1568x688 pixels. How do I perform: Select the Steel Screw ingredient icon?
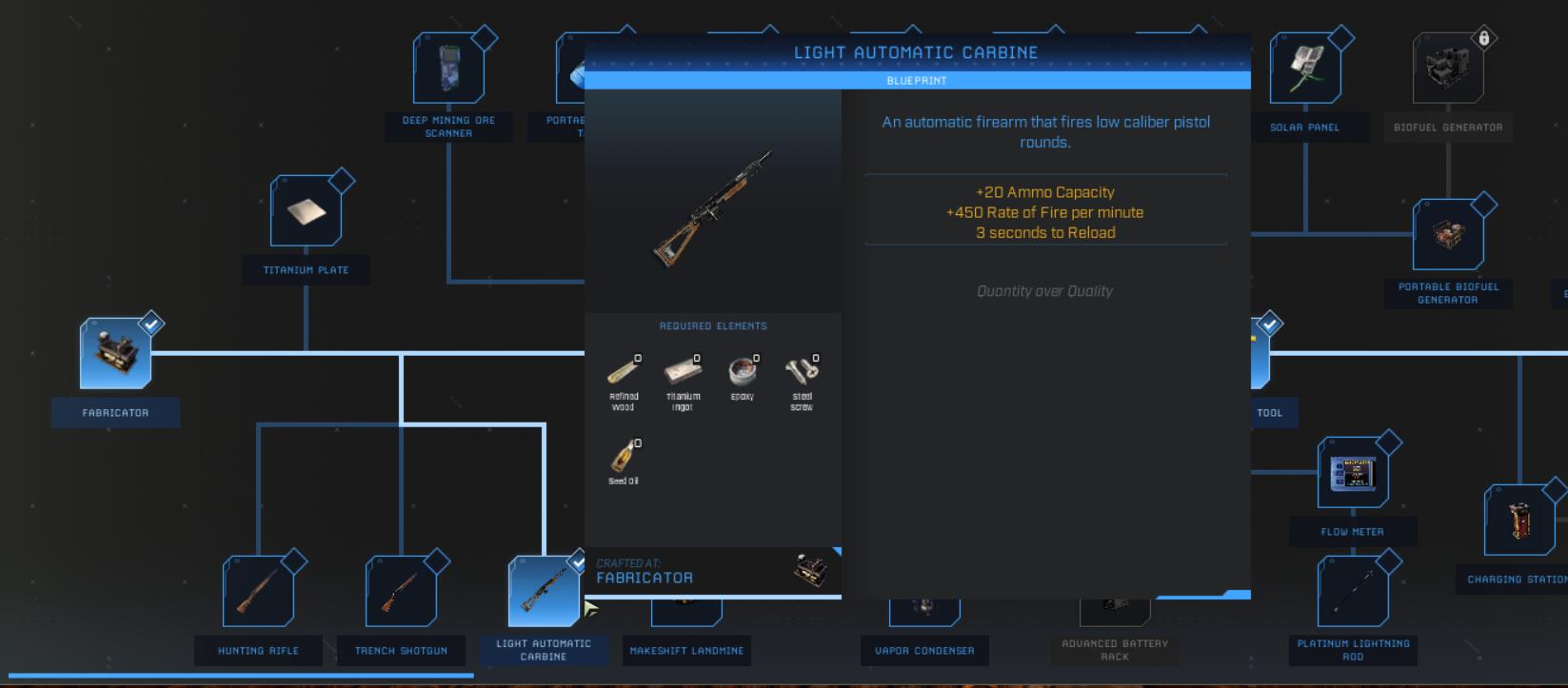pyautogui.click(x=802, y=373)
